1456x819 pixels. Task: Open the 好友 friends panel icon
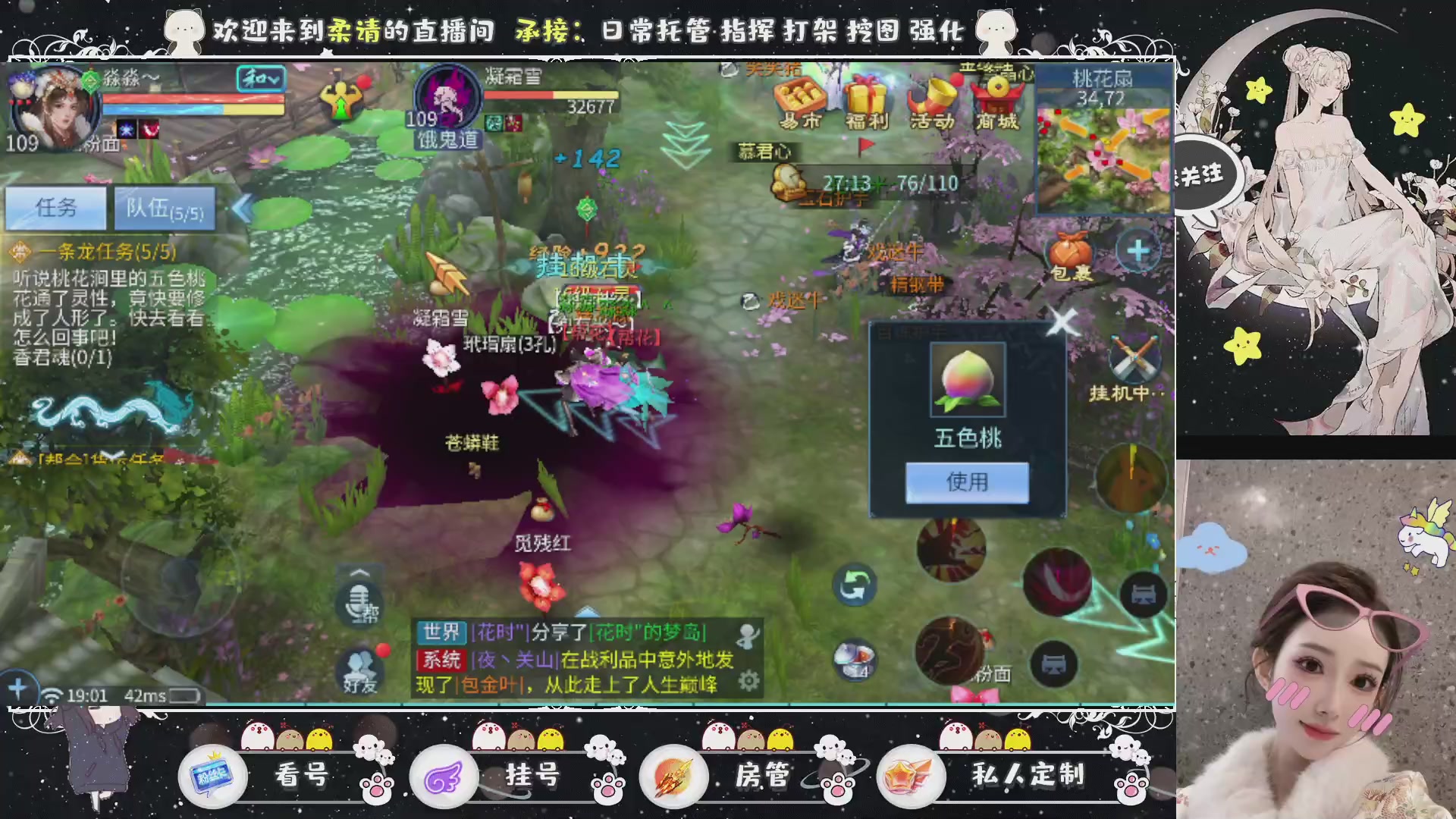tap(360, 667)
